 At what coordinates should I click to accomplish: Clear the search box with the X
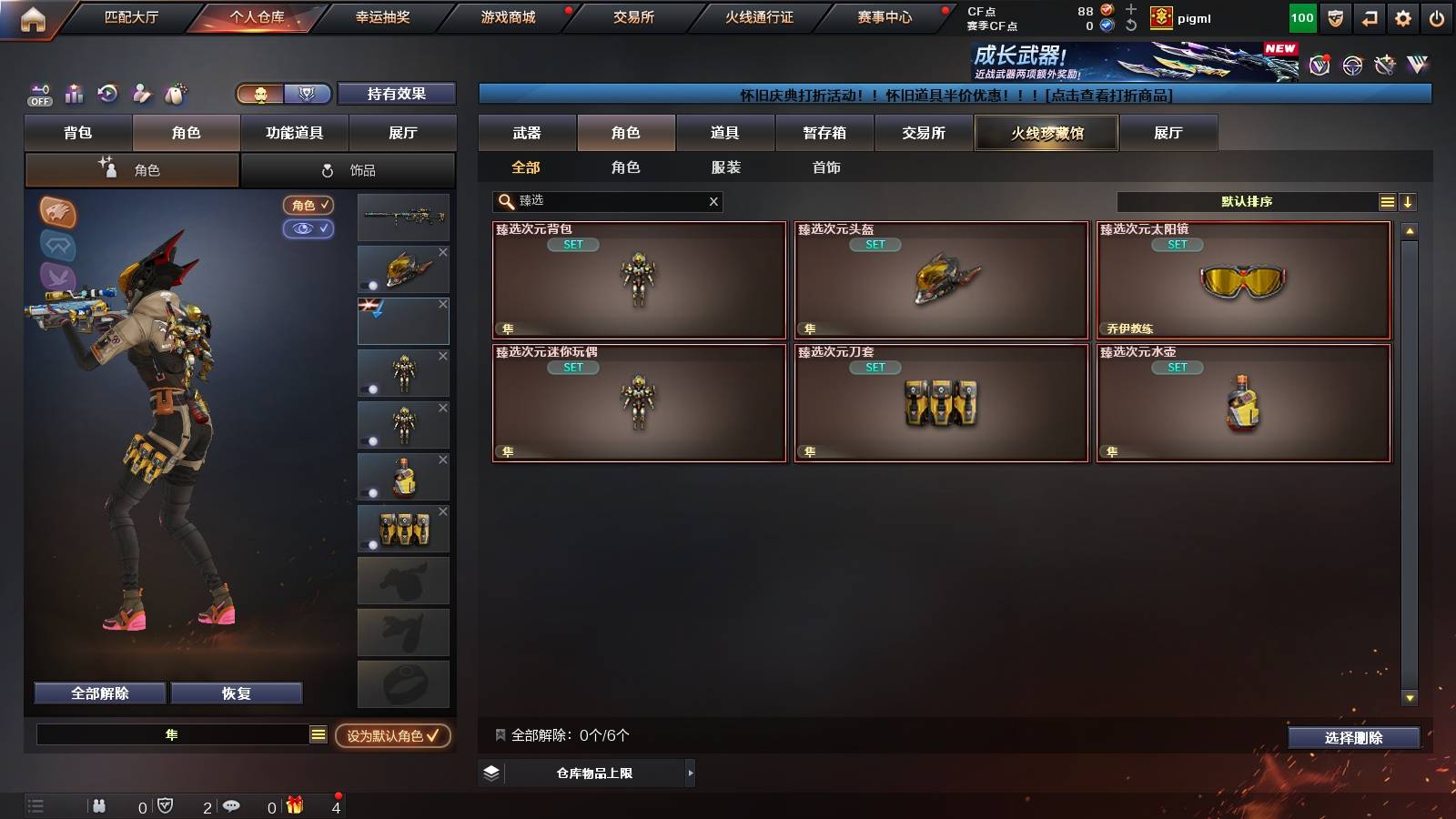click(x=713, y=201)
